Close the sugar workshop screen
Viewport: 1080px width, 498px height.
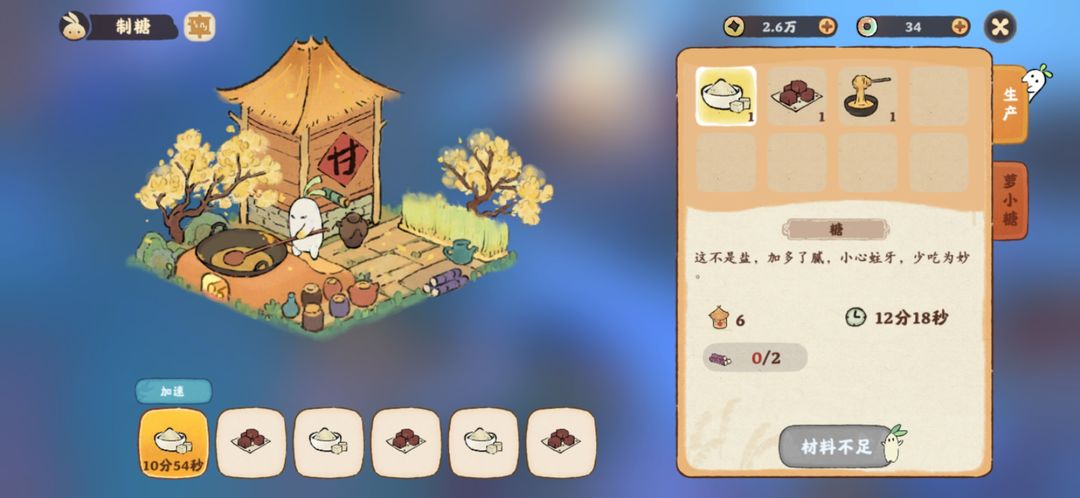(x=999, y=27)
